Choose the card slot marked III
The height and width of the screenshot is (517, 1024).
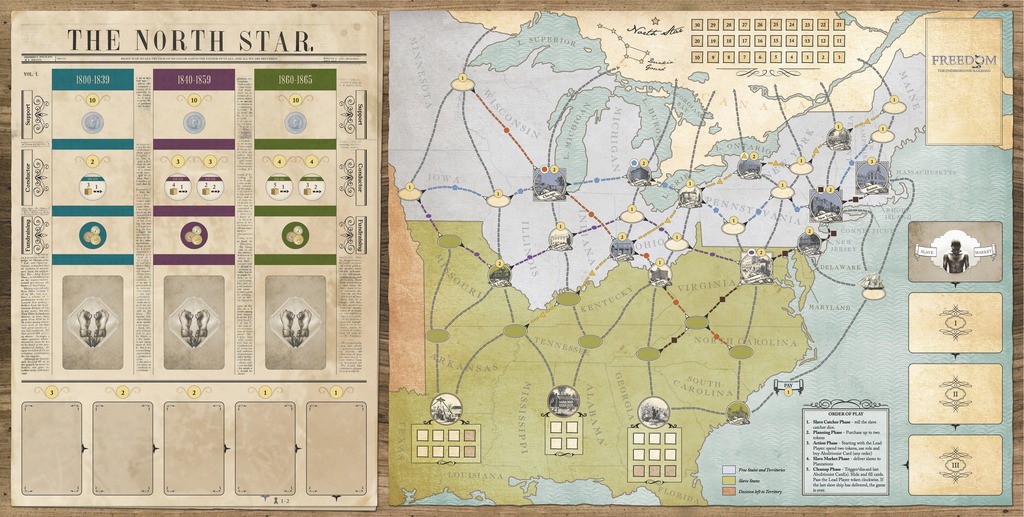[x=954, y=464]
